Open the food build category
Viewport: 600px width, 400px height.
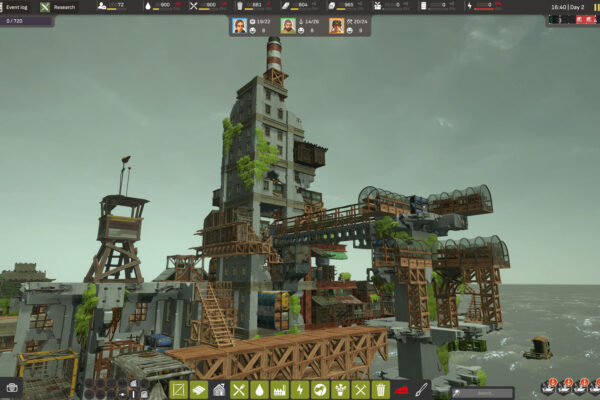tap(239, 390)
